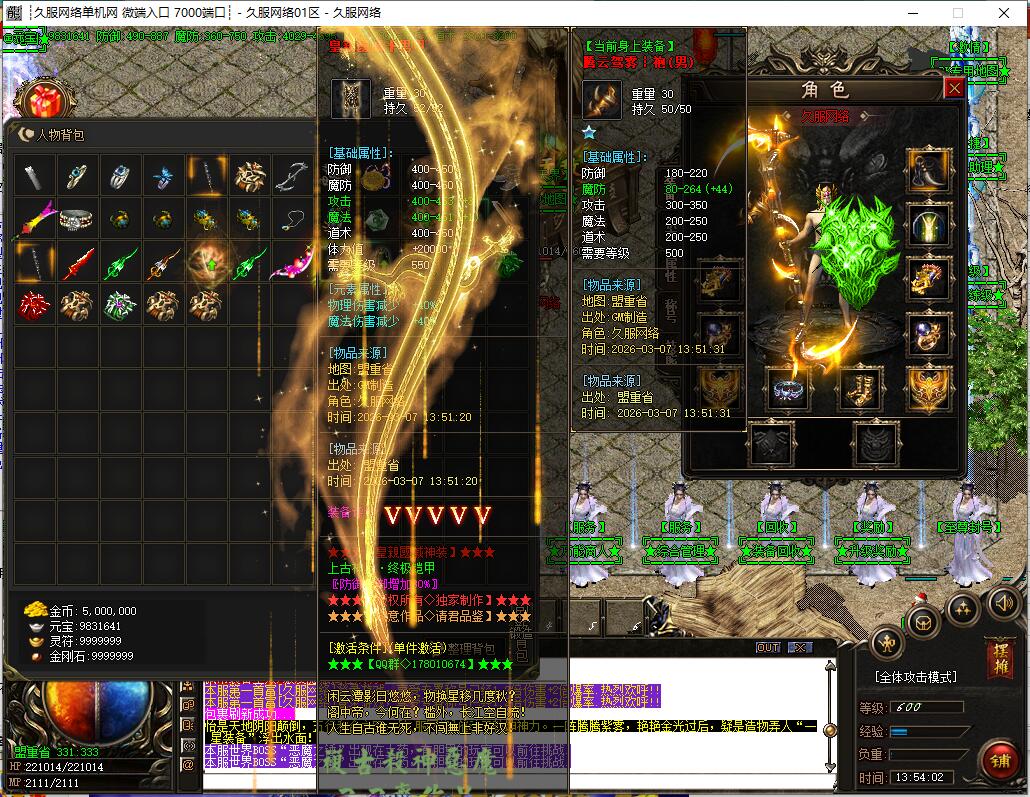Select the rainbow feather weapon in the bag

point(35,220)
